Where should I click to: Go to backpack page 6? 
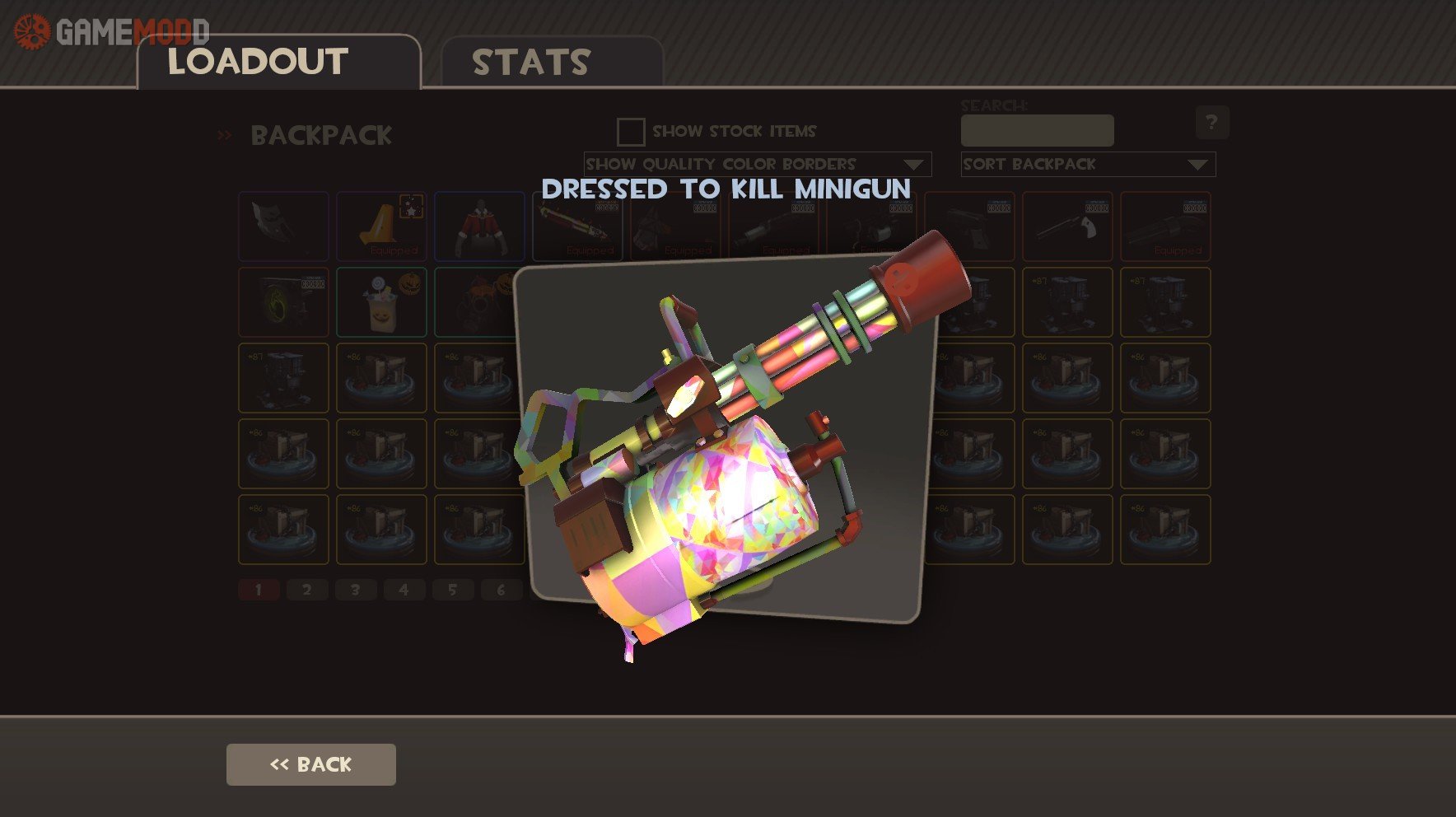point(501,590)
